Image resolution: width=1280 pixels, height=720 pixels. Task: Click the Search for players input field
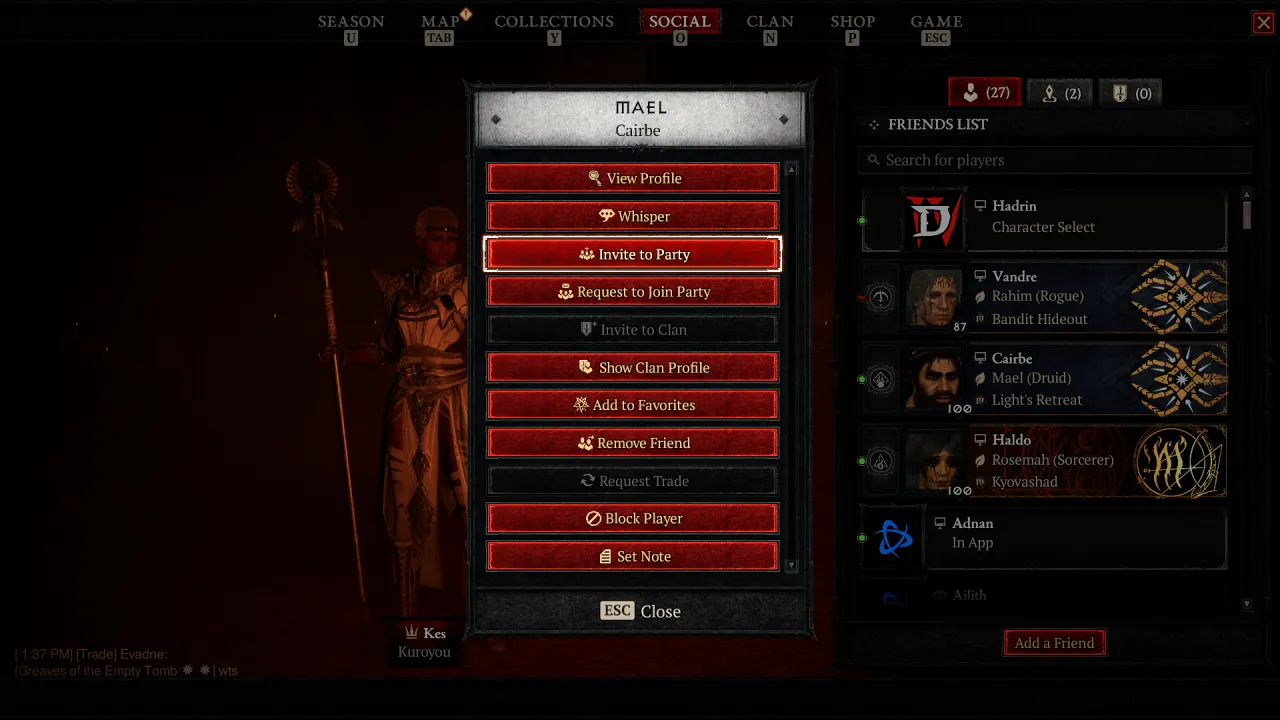(1055, 159)
